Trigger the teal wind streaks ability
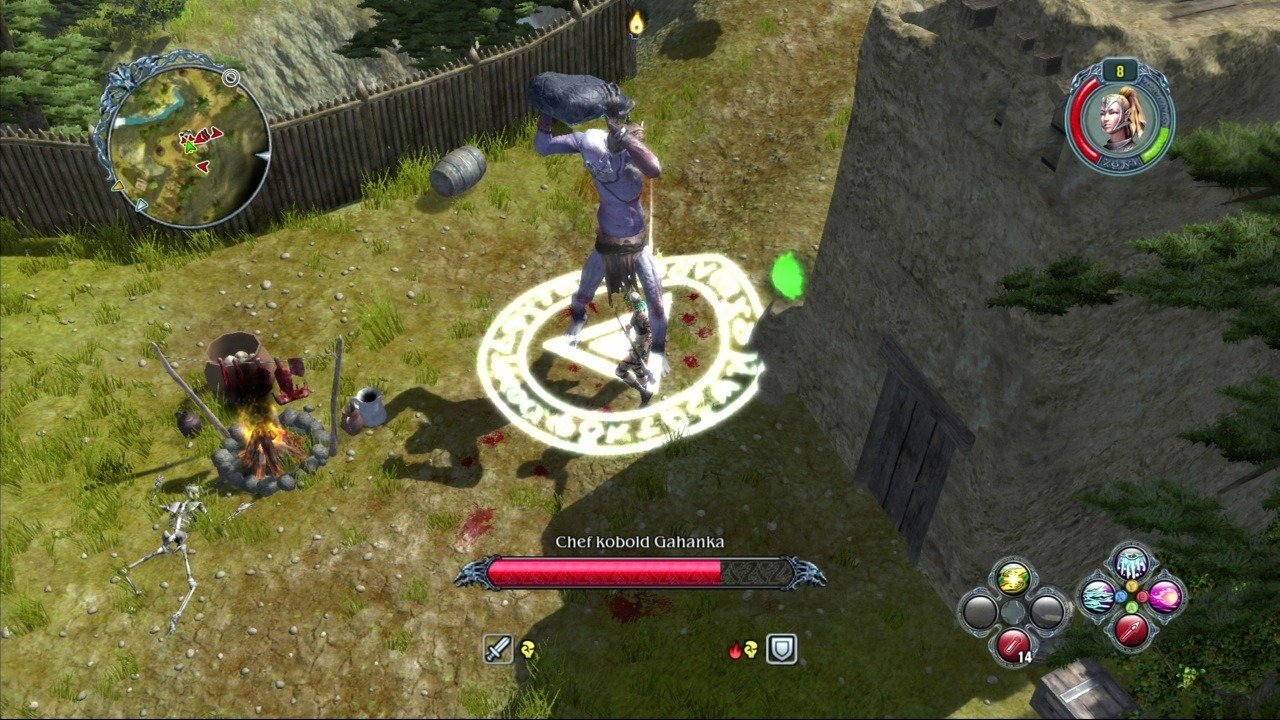This screenshot has height=720, width=1280. [x=1098, y=596]
